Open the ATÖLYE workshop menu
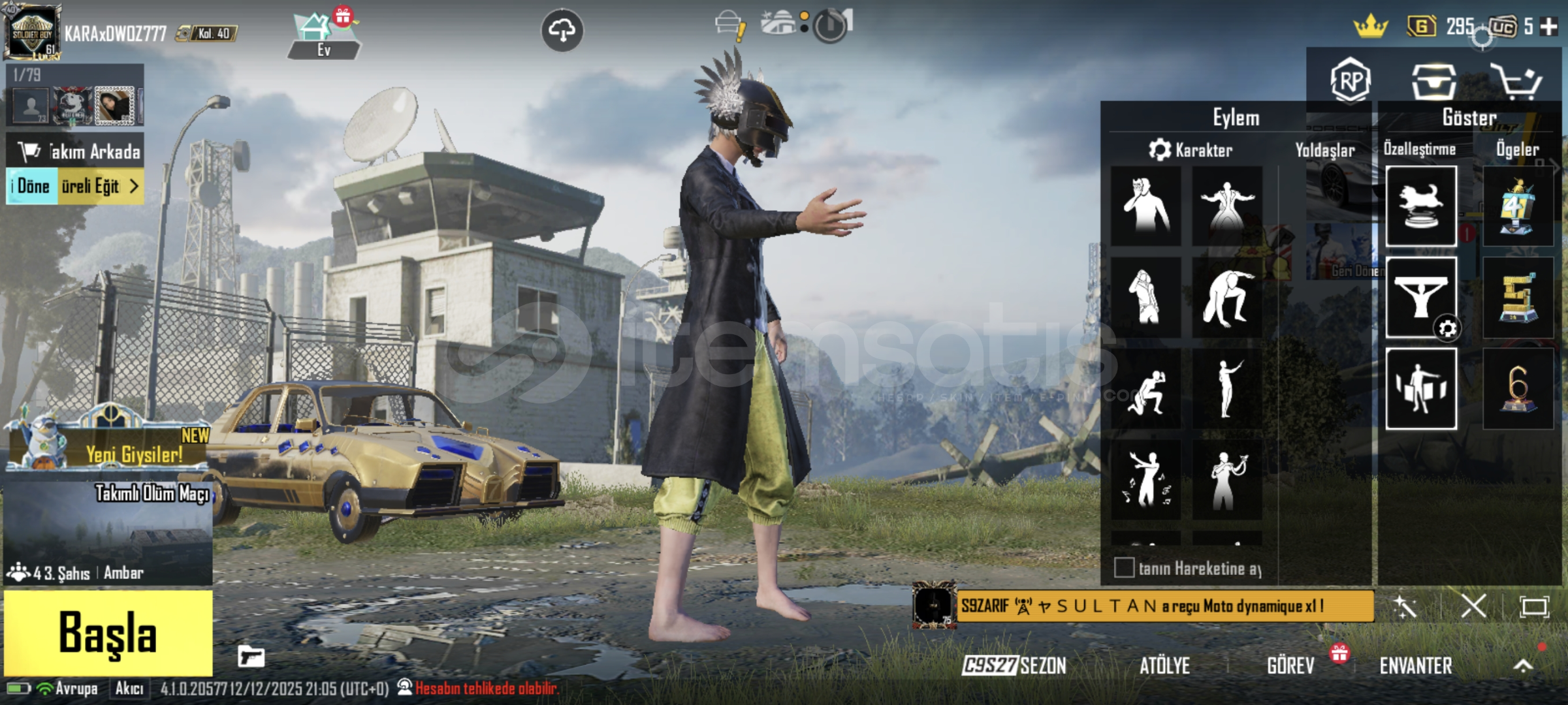The image size is (1568, 705). point(1164,666)
